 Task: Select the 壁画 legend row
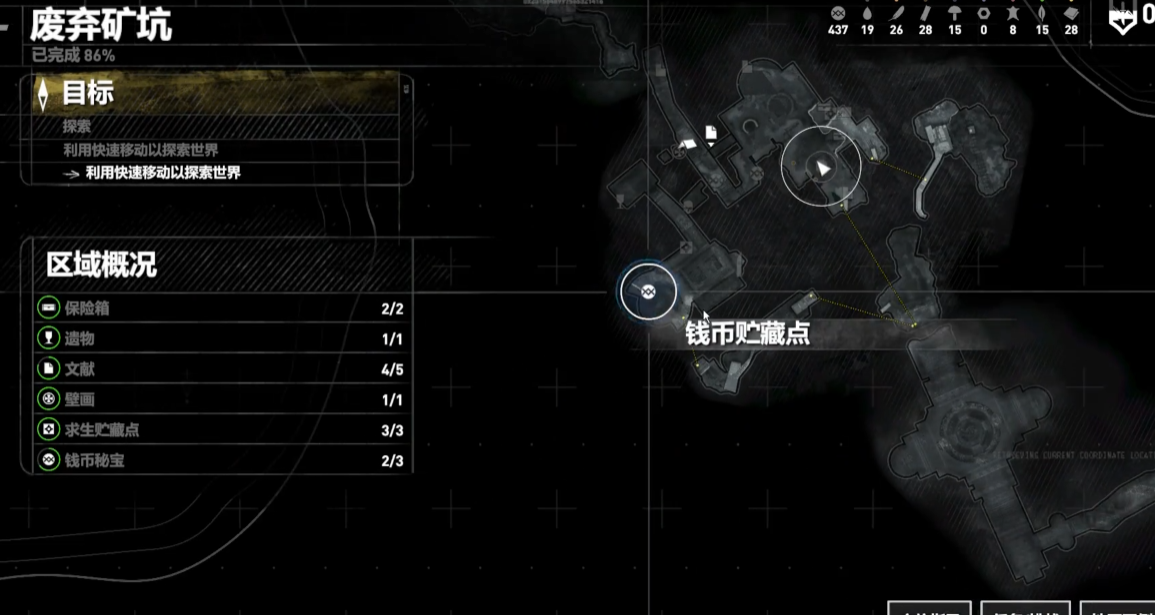[x=220, y=400]
